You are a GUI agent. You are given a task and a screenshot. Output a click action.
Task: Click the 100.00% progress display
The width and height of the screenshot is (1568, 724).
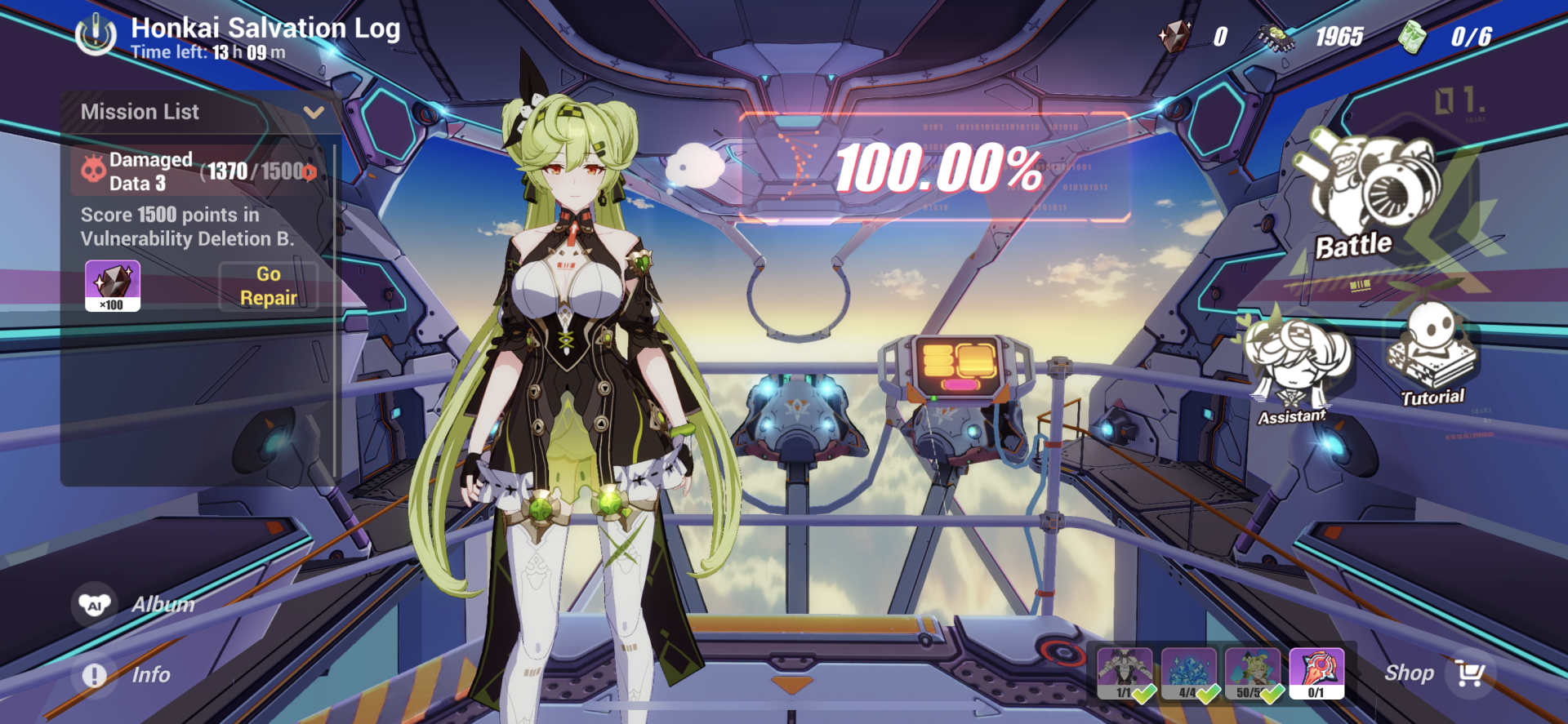pos(941,170)
